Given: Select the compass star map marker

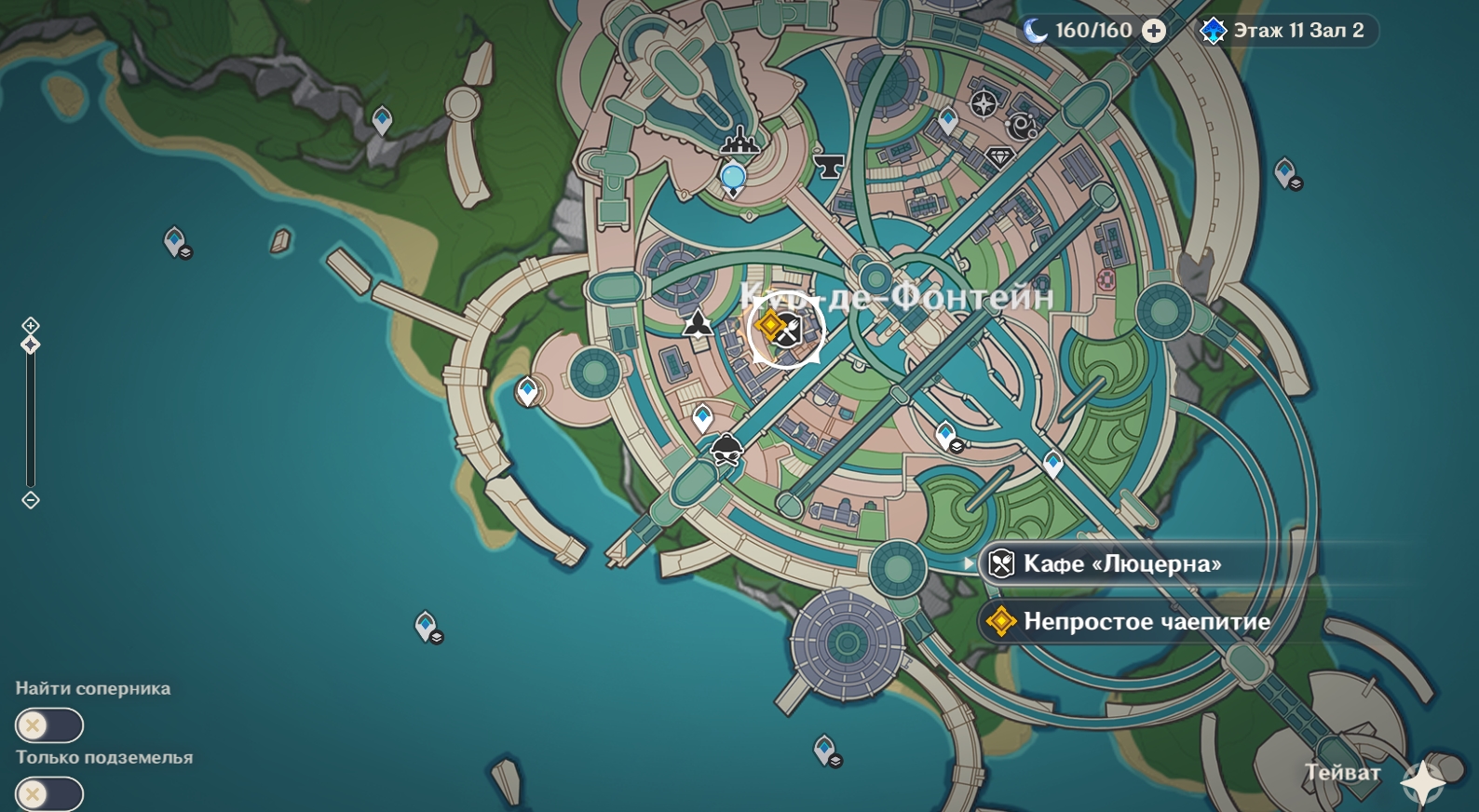Looking at the screenshot, I should click(984, 103).
